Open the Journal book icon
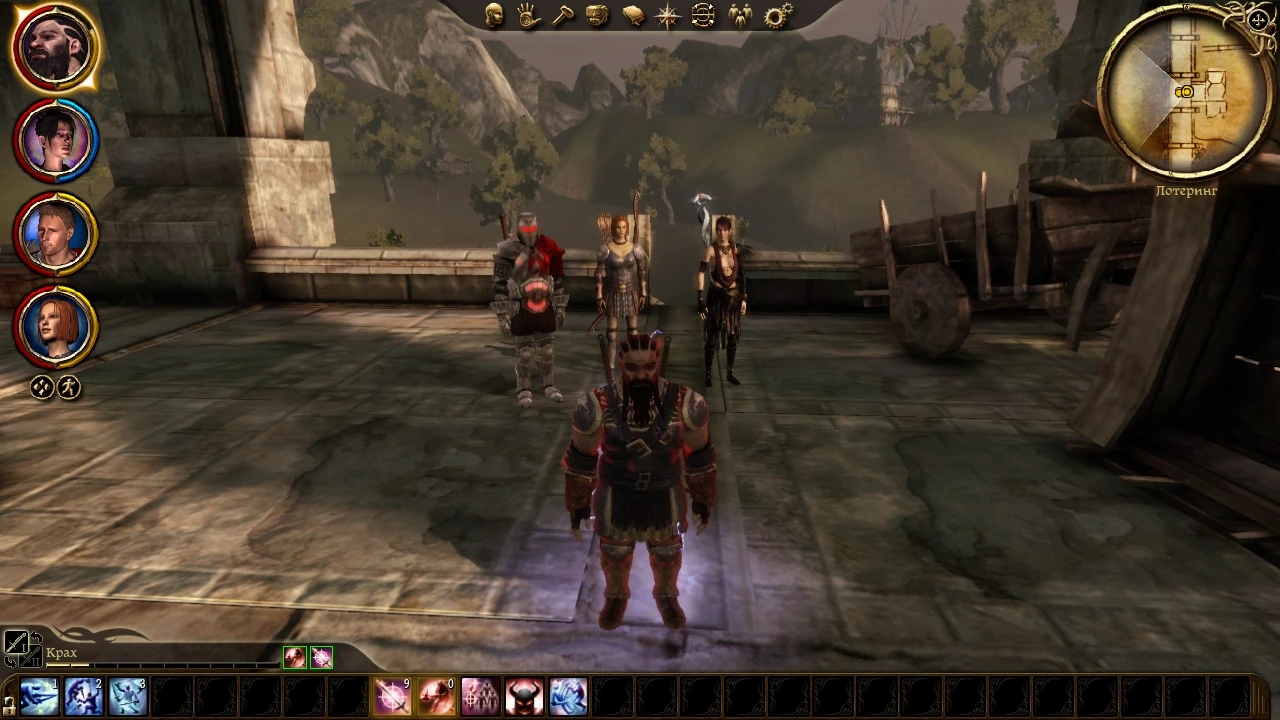This screenshot has height=720, width=1280. pos(632,13)
